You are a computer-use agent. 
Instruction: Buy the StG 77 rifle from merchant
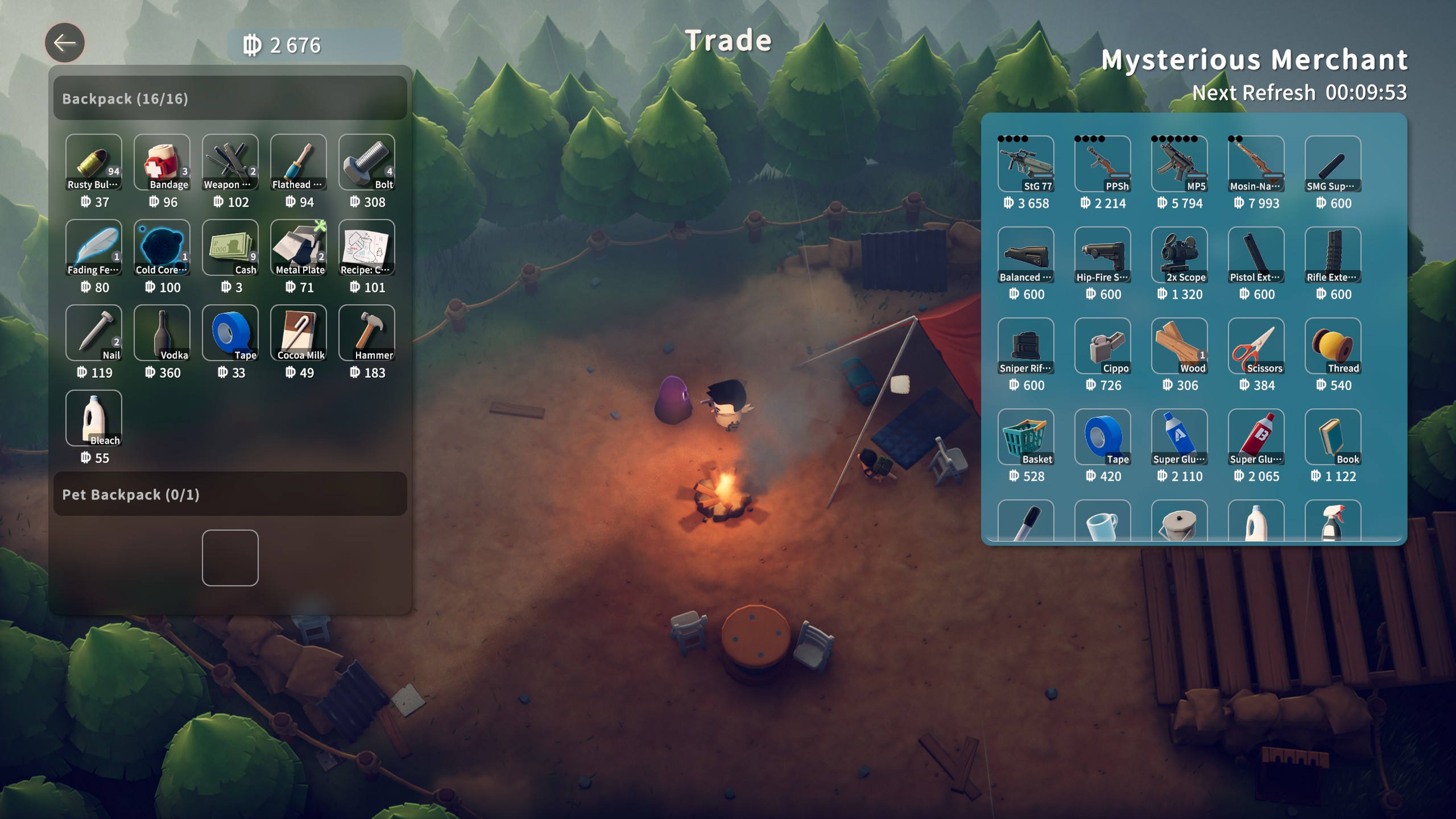1026,164
